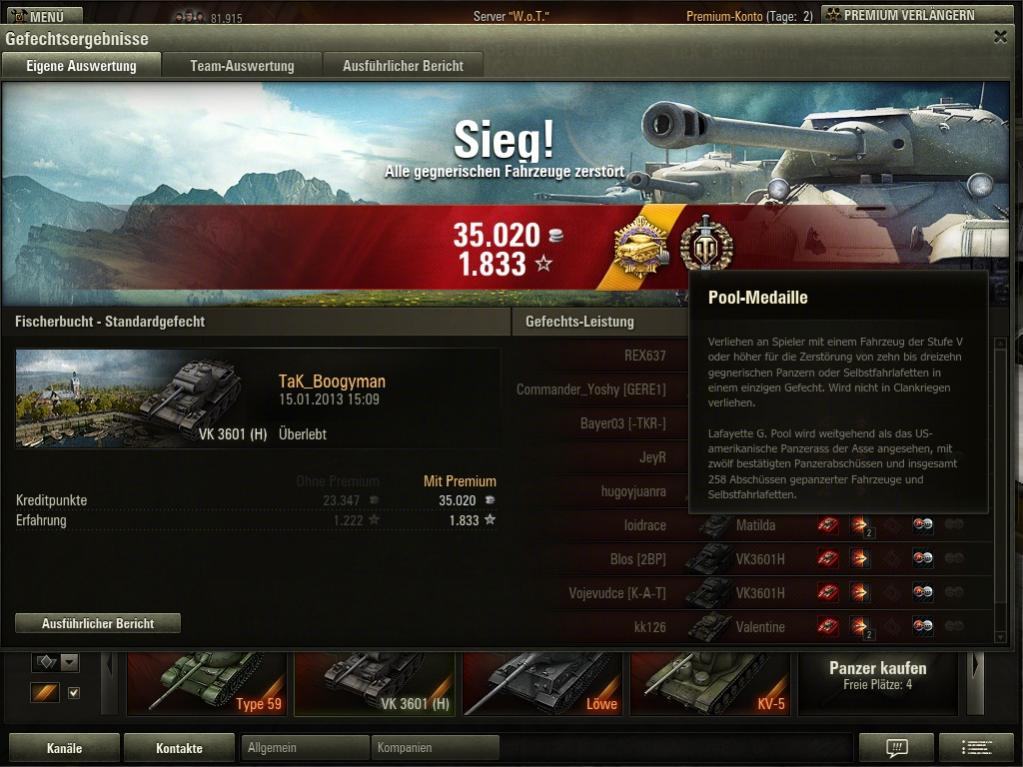Screen dimensions: 1023x767
Task: Select the loidrace Matilda row
Action: point(750,525)
